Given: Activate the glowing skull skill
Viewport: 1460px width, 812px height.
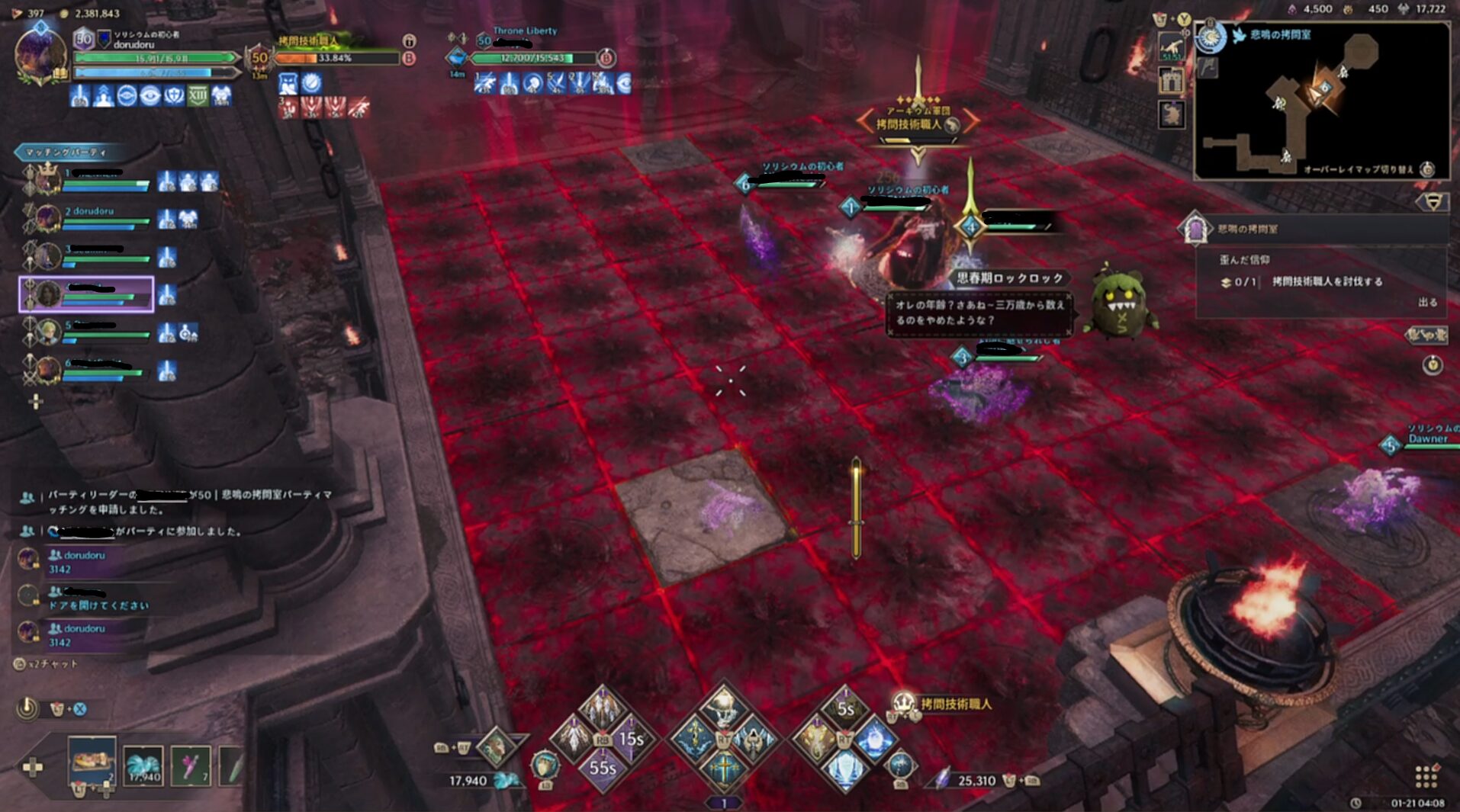Looking at the screenshot, I should tap(723, 707).
